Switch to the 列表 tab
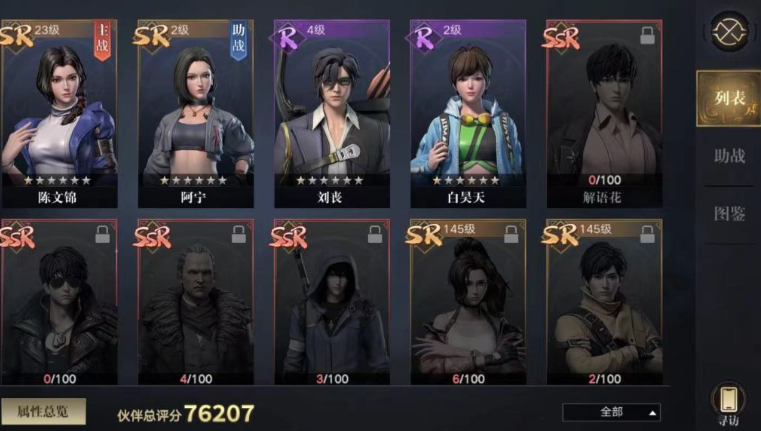 tap(728, 99)
